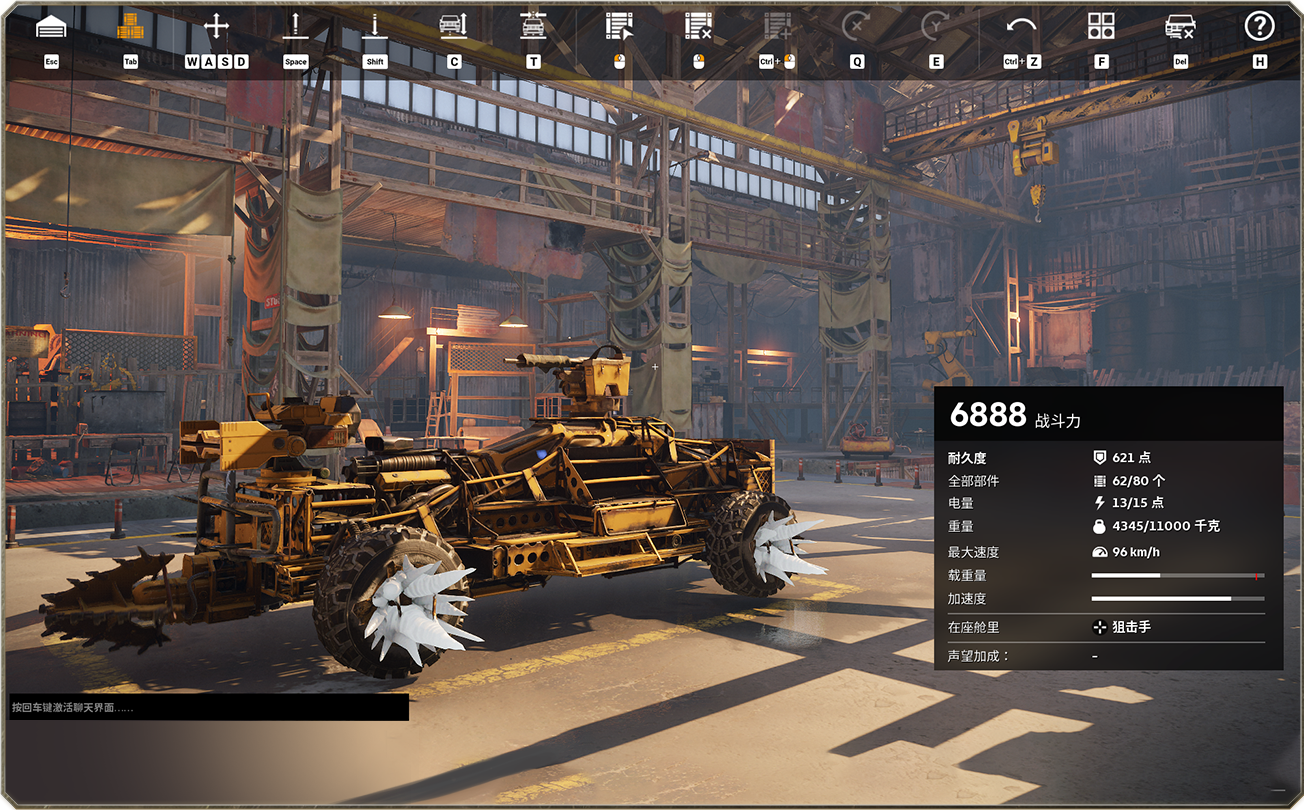The width and height of the screenshot is (1304, 810).
Task: Undo the last action with curved arrow
Action: (x=1021, y=27)
